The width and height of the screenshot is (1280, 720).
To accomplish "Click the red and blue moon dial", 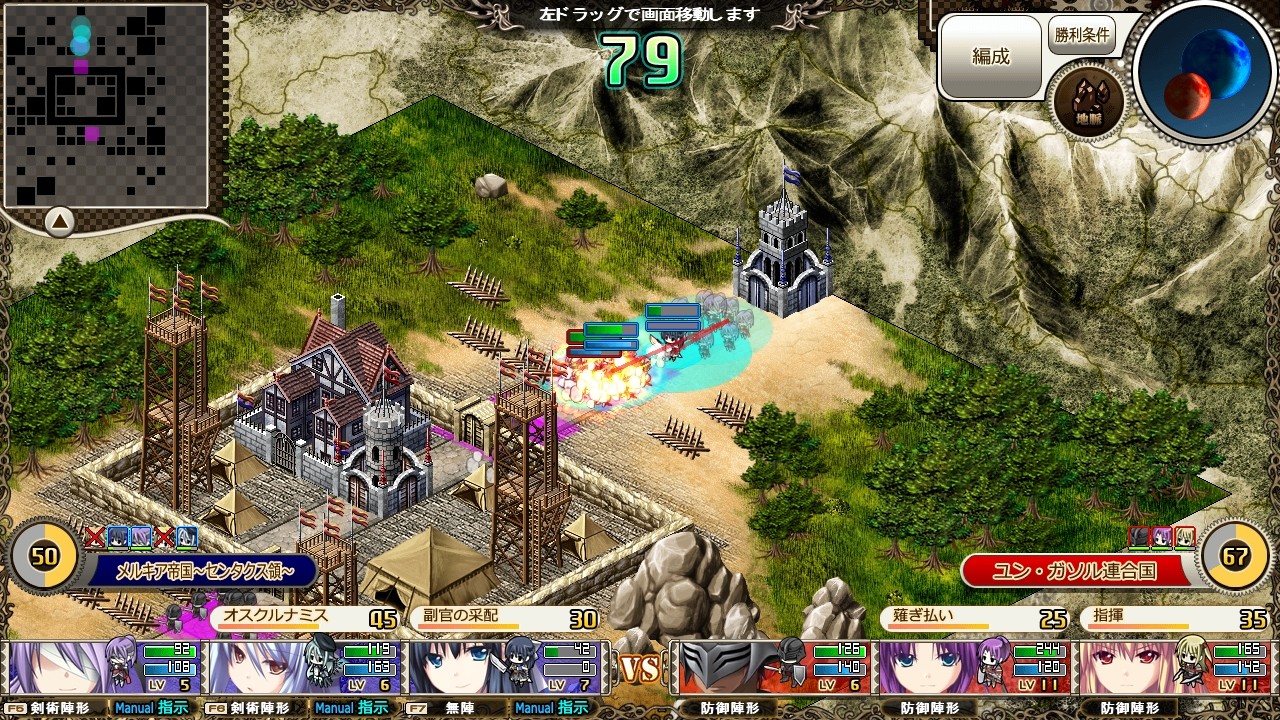I will coord(1206,70).
